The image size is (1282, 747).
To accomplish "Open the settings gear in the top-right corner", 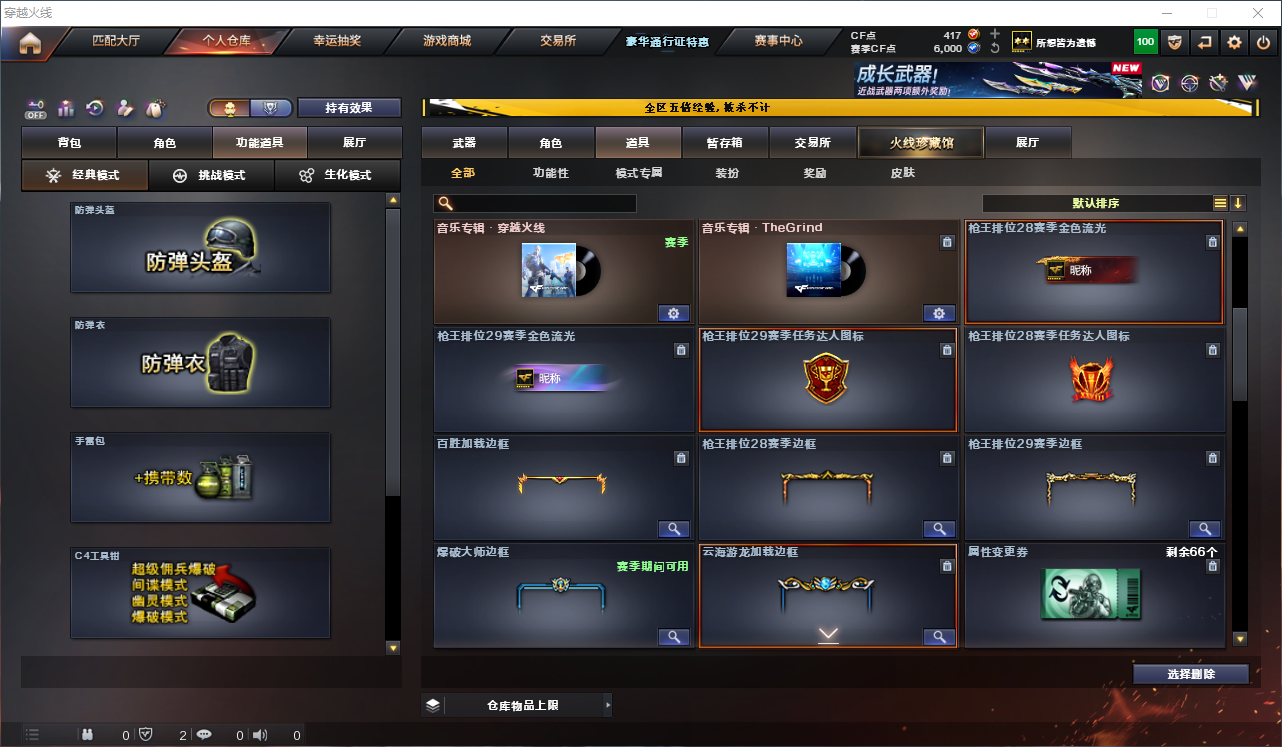I will [1234, 42].
